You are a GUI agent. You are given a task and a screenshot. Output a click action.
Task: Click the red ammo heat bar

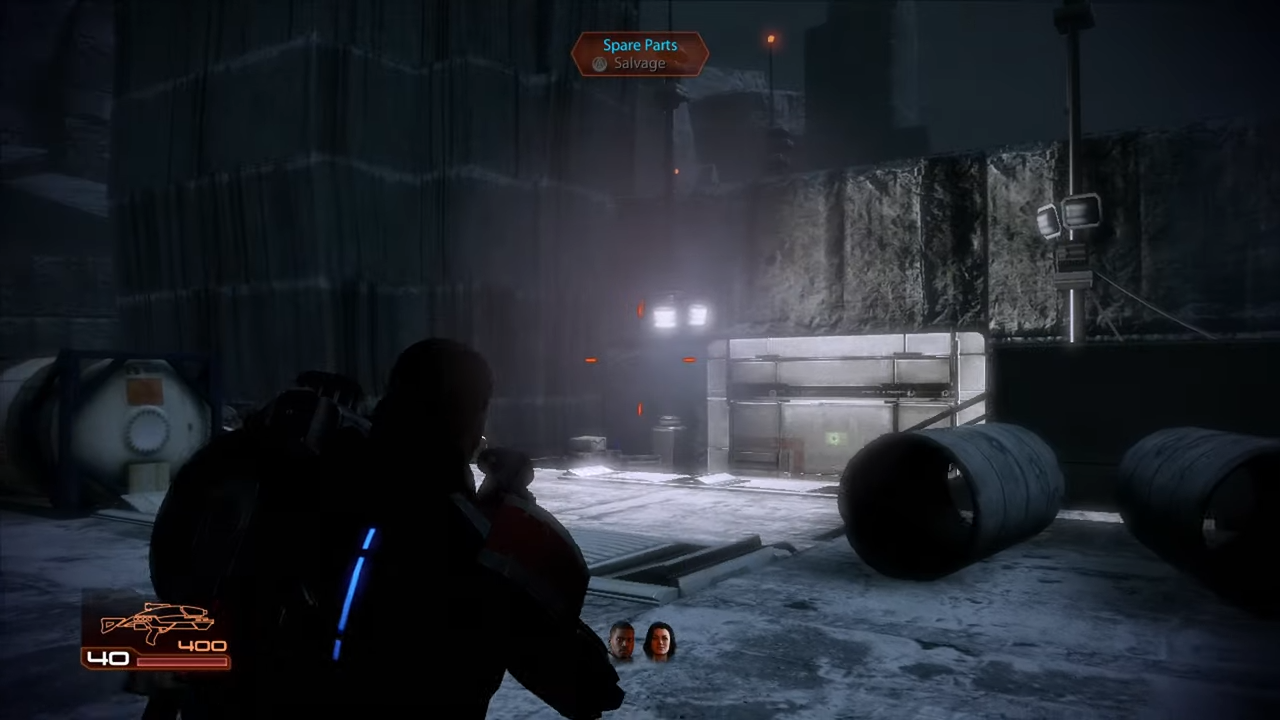tap(180, 660)
